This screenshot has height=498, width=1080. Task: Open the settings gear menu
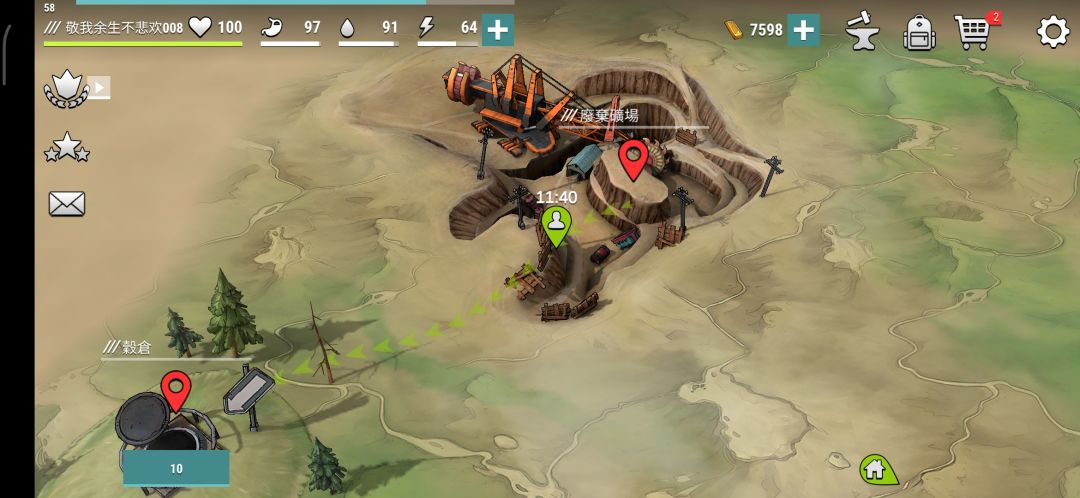[x=1052, y=32]
